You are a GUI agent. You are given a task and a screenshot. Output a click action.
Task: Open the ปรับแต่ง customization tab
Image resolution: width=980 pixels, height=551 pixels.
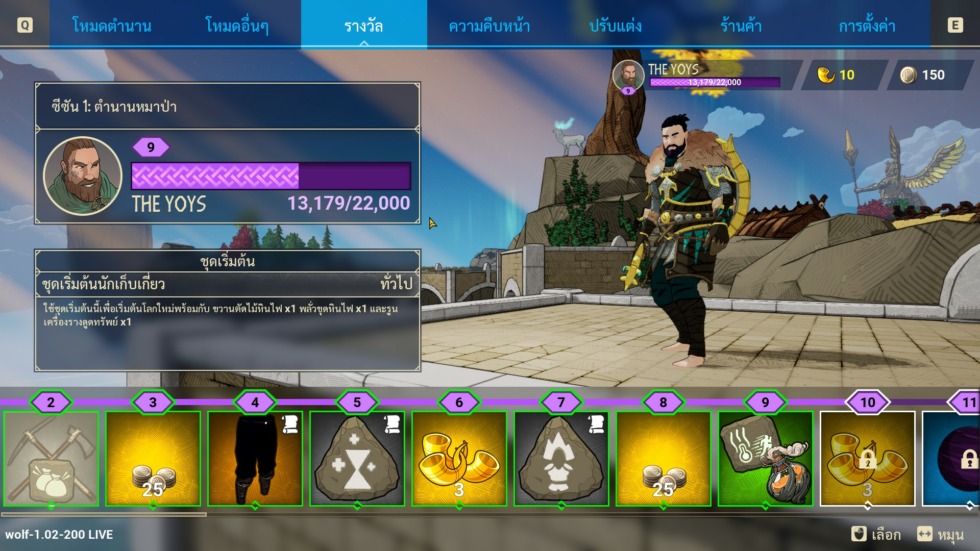tap(615, 25)
